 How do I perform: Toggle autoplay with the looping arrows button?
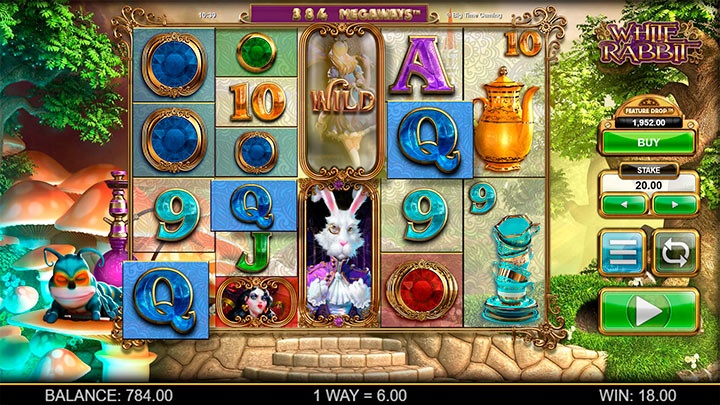click(x=675, y=251)
